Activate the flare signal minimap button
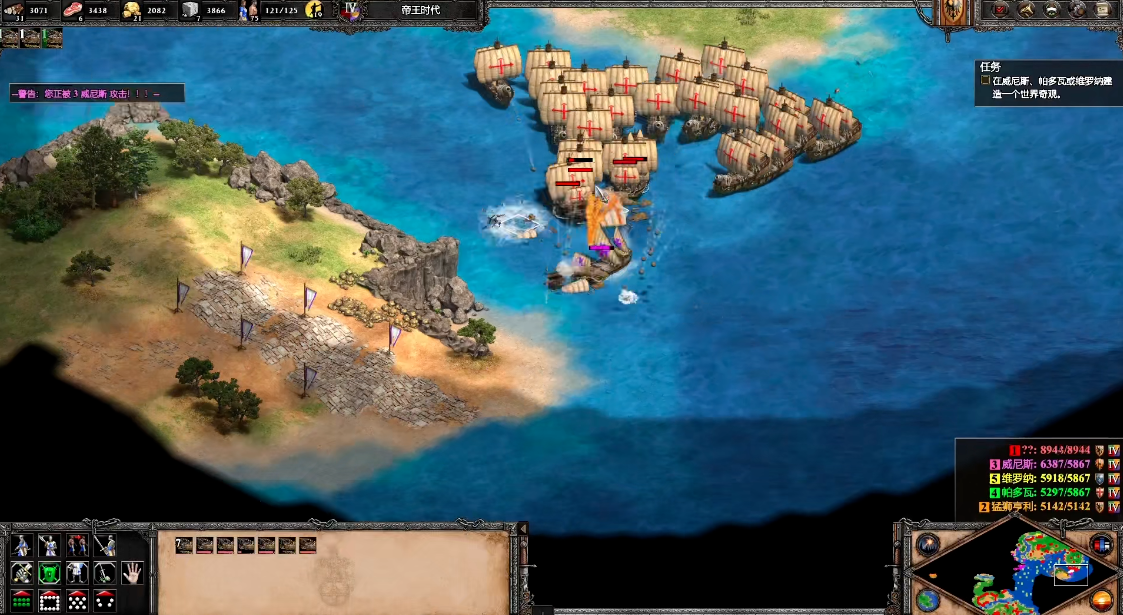 coord(927,546)
